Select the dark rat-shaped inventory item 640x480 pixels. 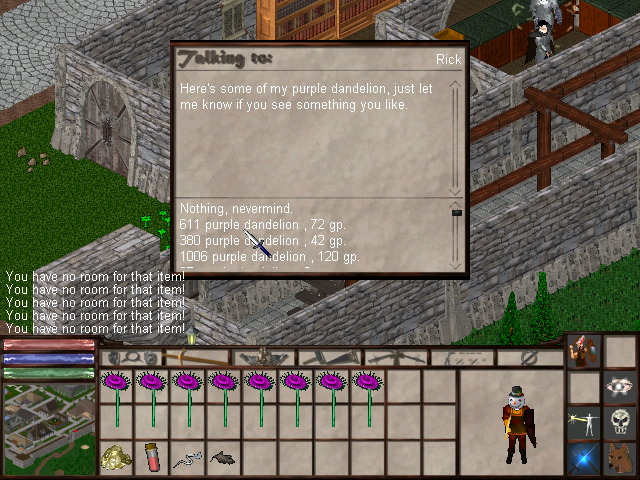tap(222, 458)
